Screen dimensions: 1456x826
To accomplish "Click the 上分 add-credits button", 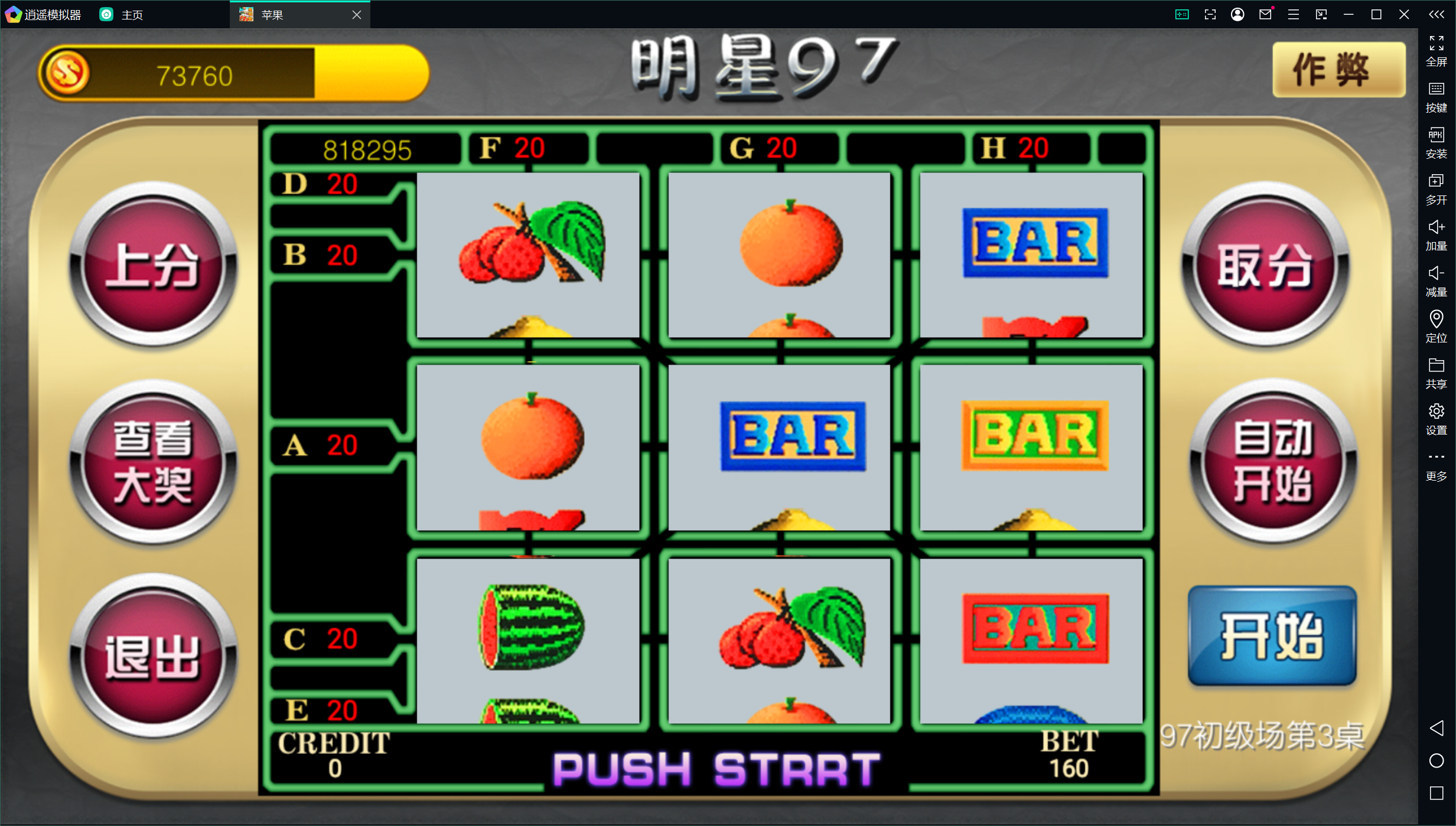I will tap(153, 266).
